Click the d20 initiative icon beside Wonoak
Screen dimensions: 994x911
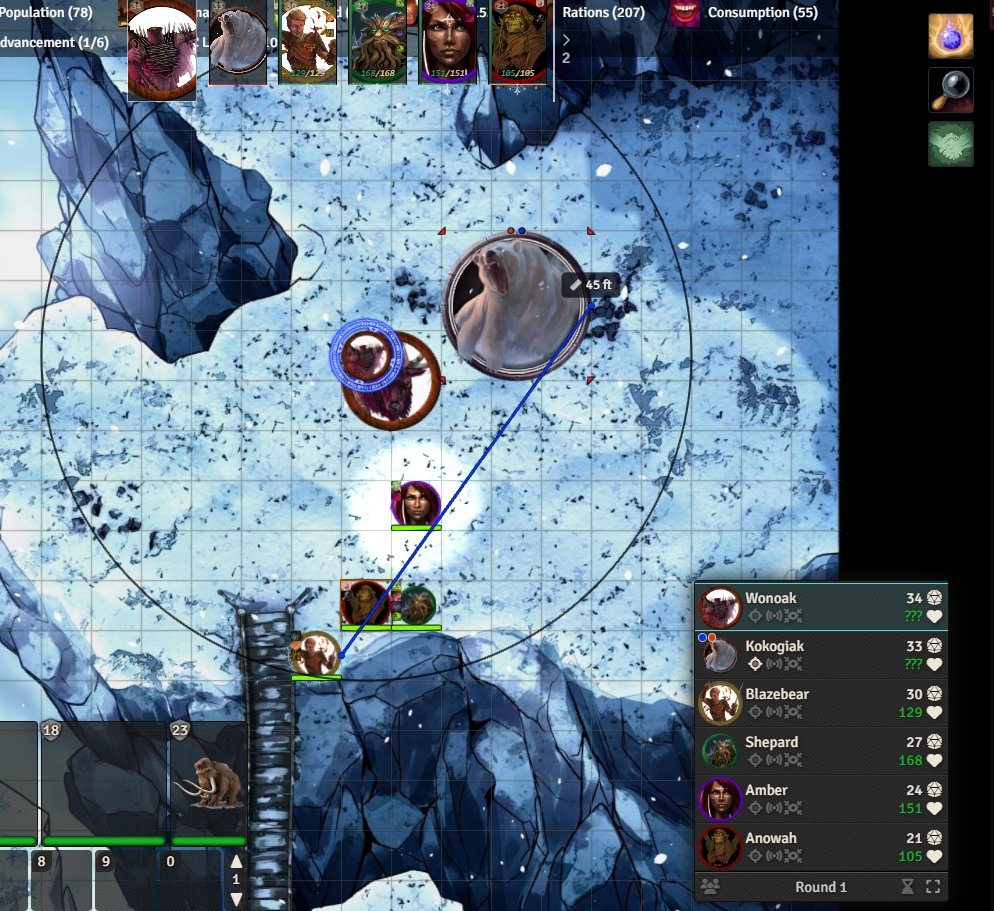click(934, 598)
